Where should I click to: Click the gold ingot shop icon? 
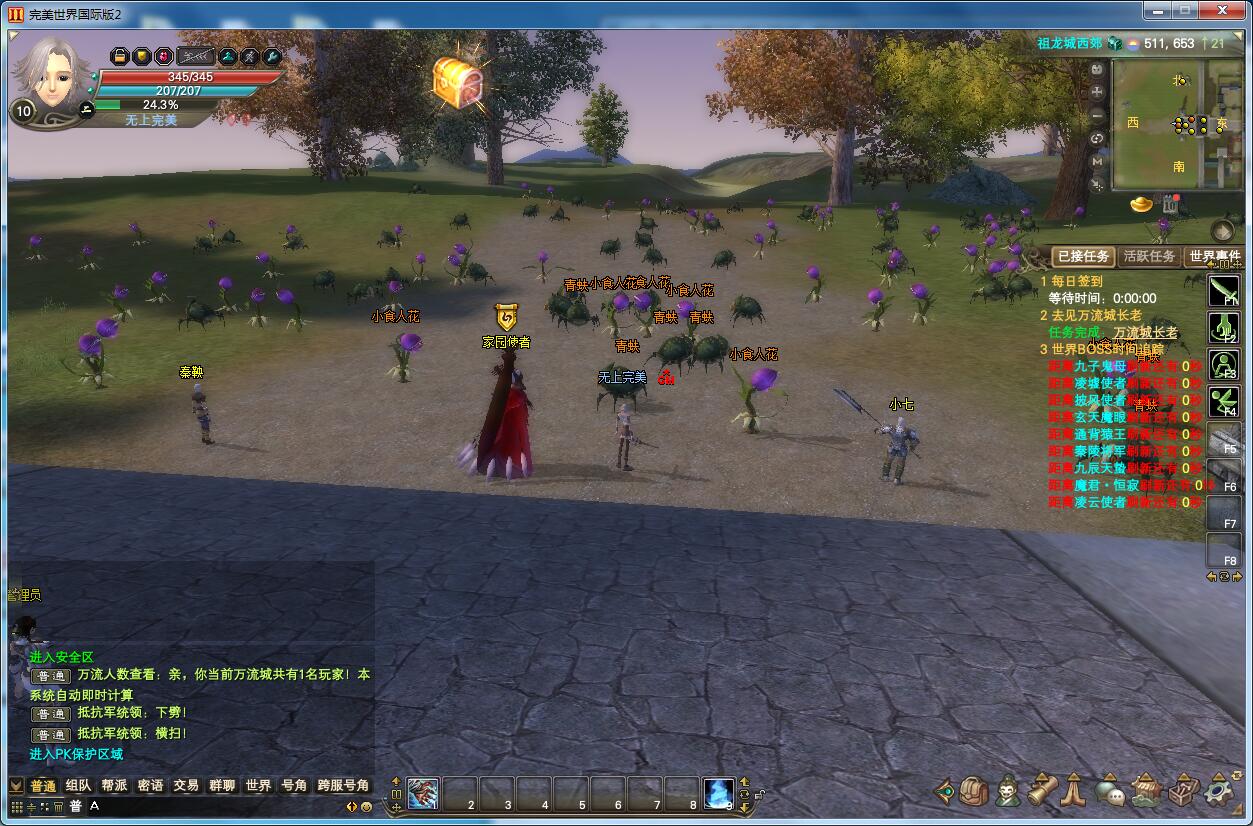tap(1141, 205)
